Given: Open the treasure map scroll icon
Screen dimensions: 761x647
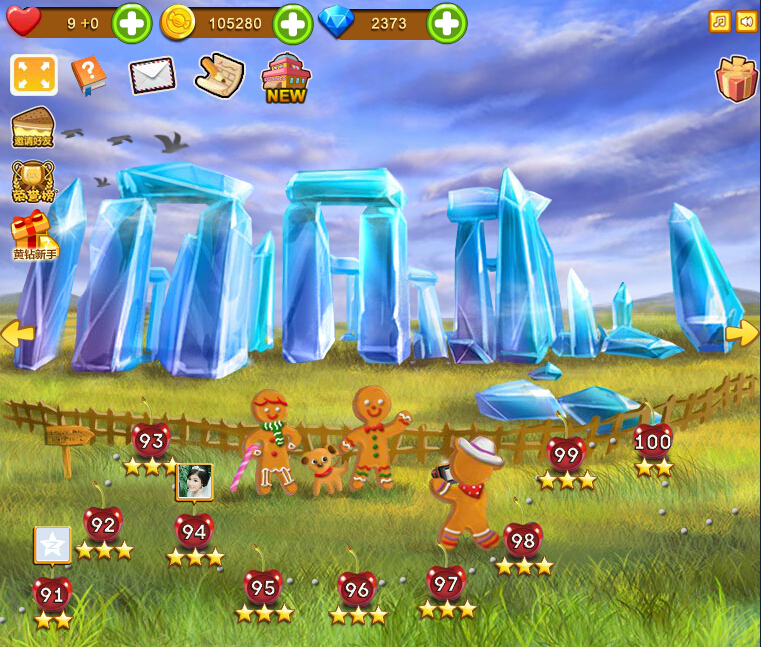Looking at the screenshot, I should click(219, 76).
